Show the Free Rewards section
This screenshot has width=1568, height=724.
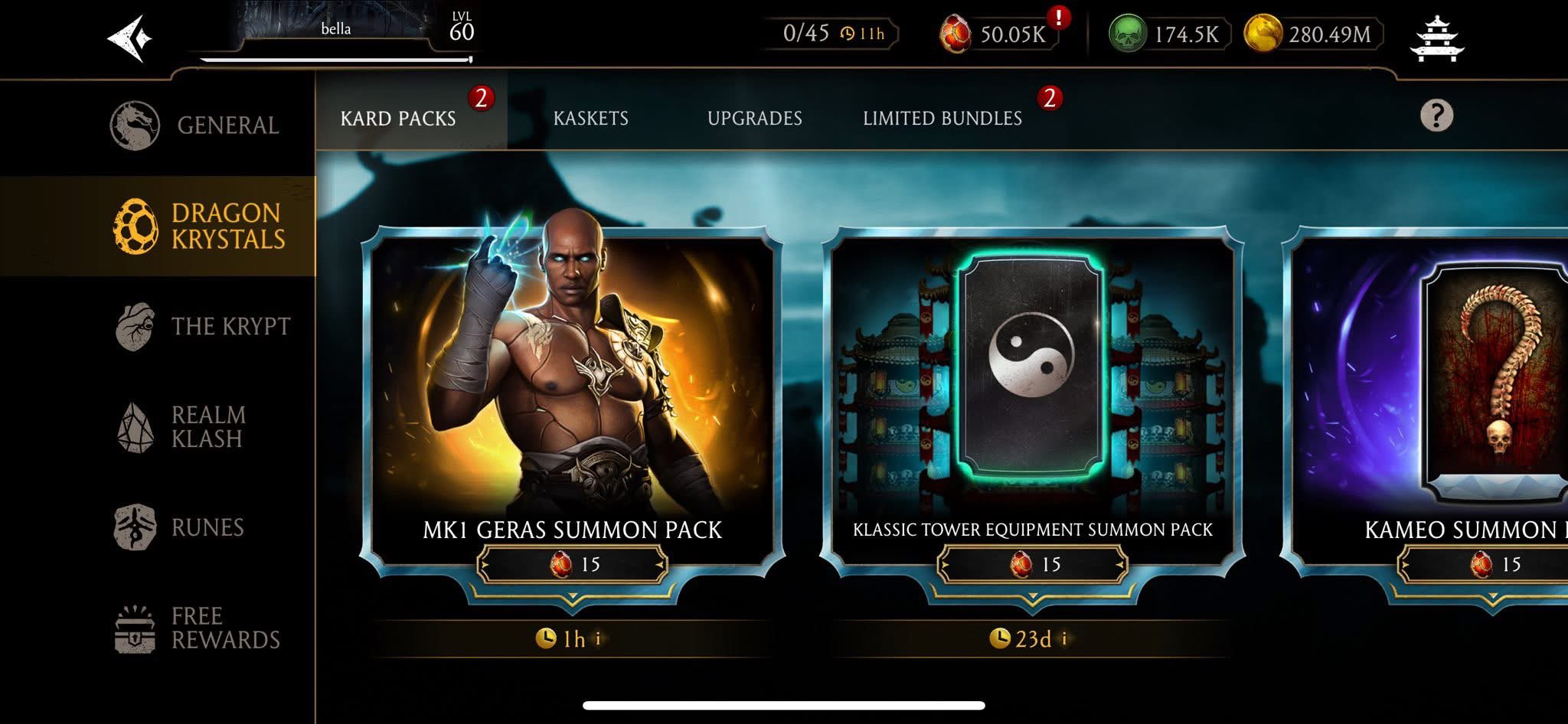[x=198, y=628]
